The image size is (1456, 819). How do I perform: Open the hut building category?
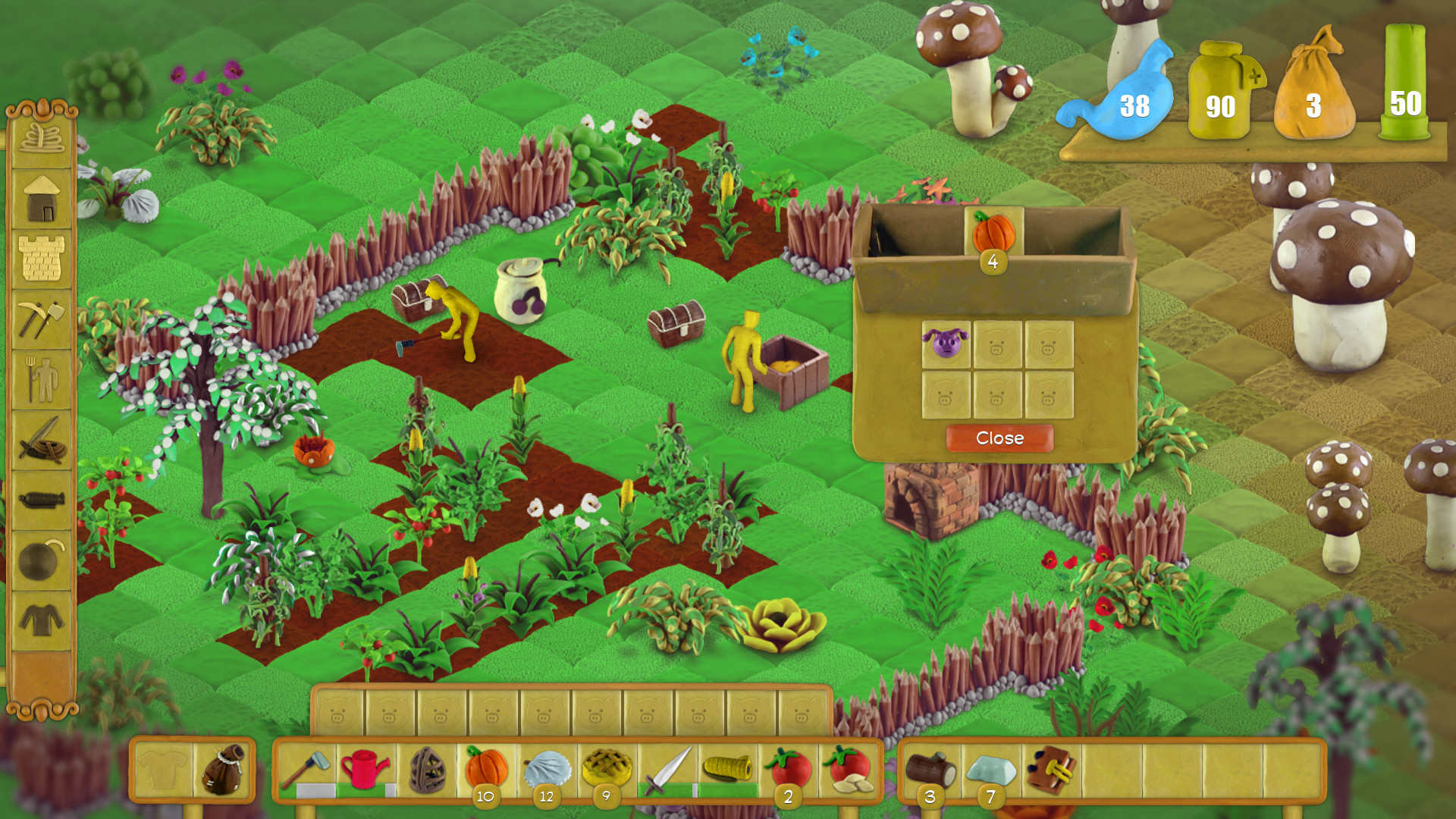(x=42, y=197)
